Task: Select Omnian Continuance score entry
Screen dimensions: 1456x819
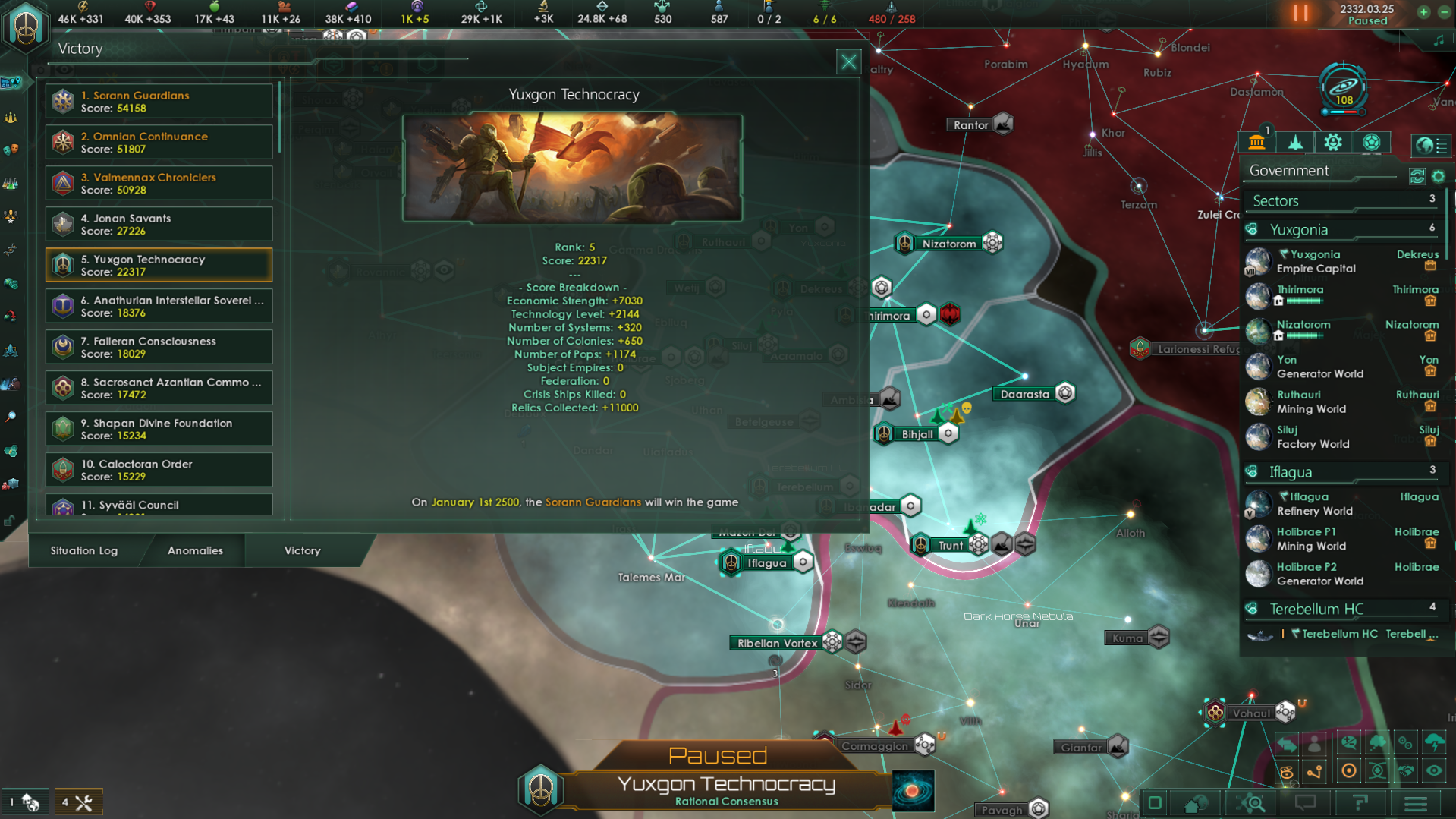Action: (x=159, y=143)
